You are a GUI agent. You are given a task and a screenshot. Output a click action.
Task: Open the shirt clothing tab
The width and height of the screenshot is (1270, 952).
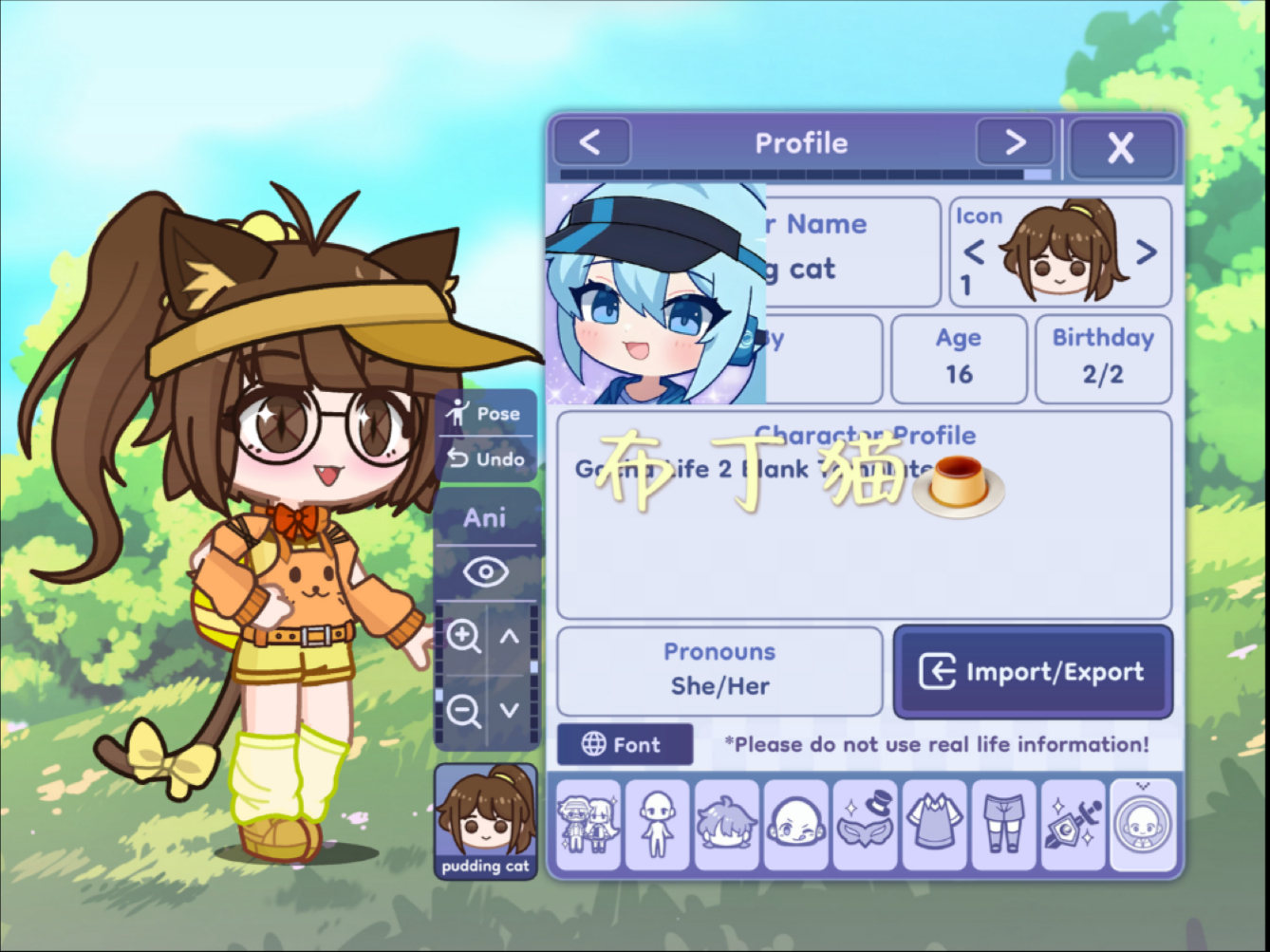[934, 824]
